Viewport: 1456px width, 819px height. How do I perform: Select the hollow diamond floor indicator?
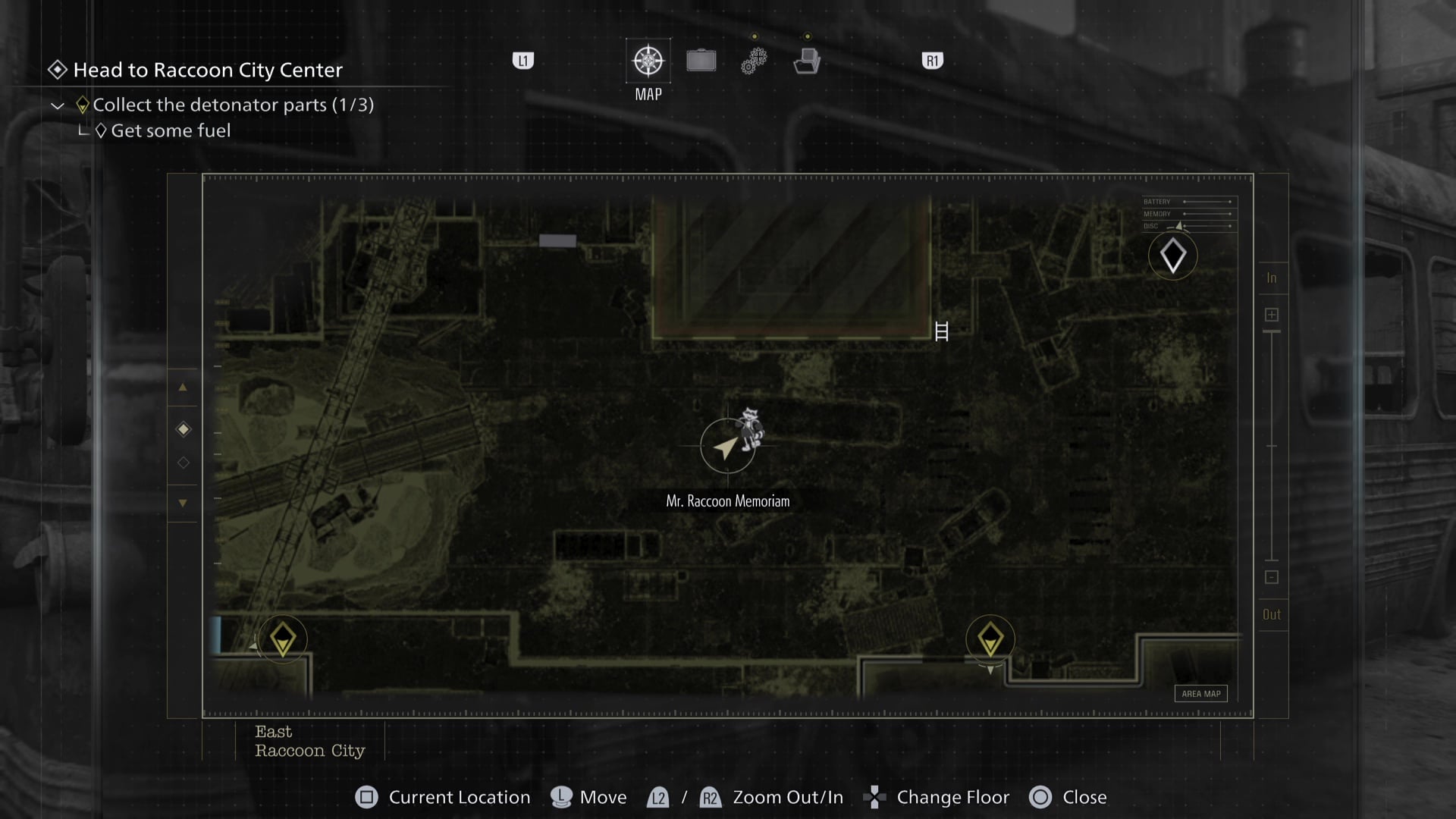point(183,463)
